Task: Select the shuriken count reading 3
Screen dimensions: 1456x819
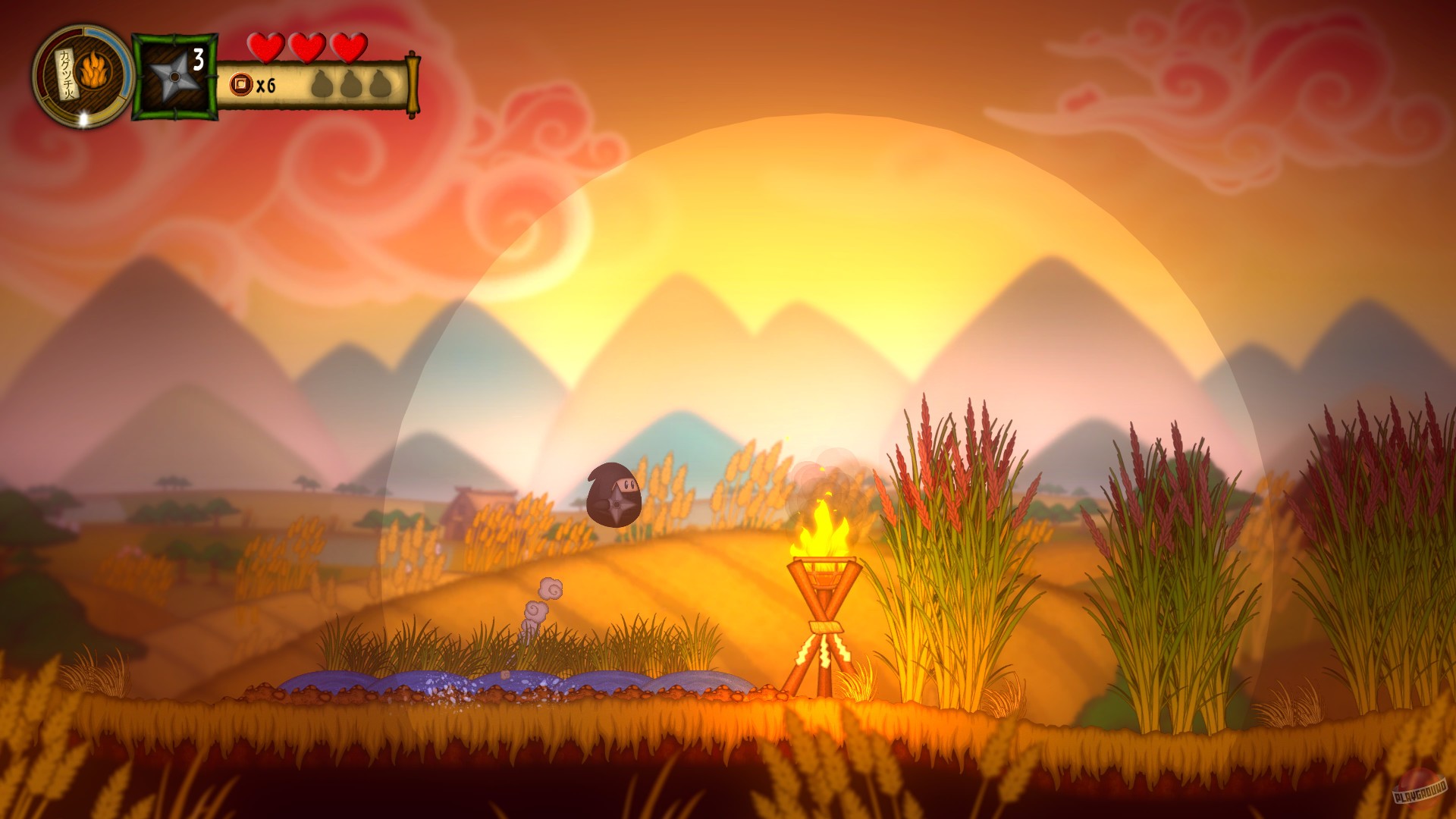Action: point(198,58)
